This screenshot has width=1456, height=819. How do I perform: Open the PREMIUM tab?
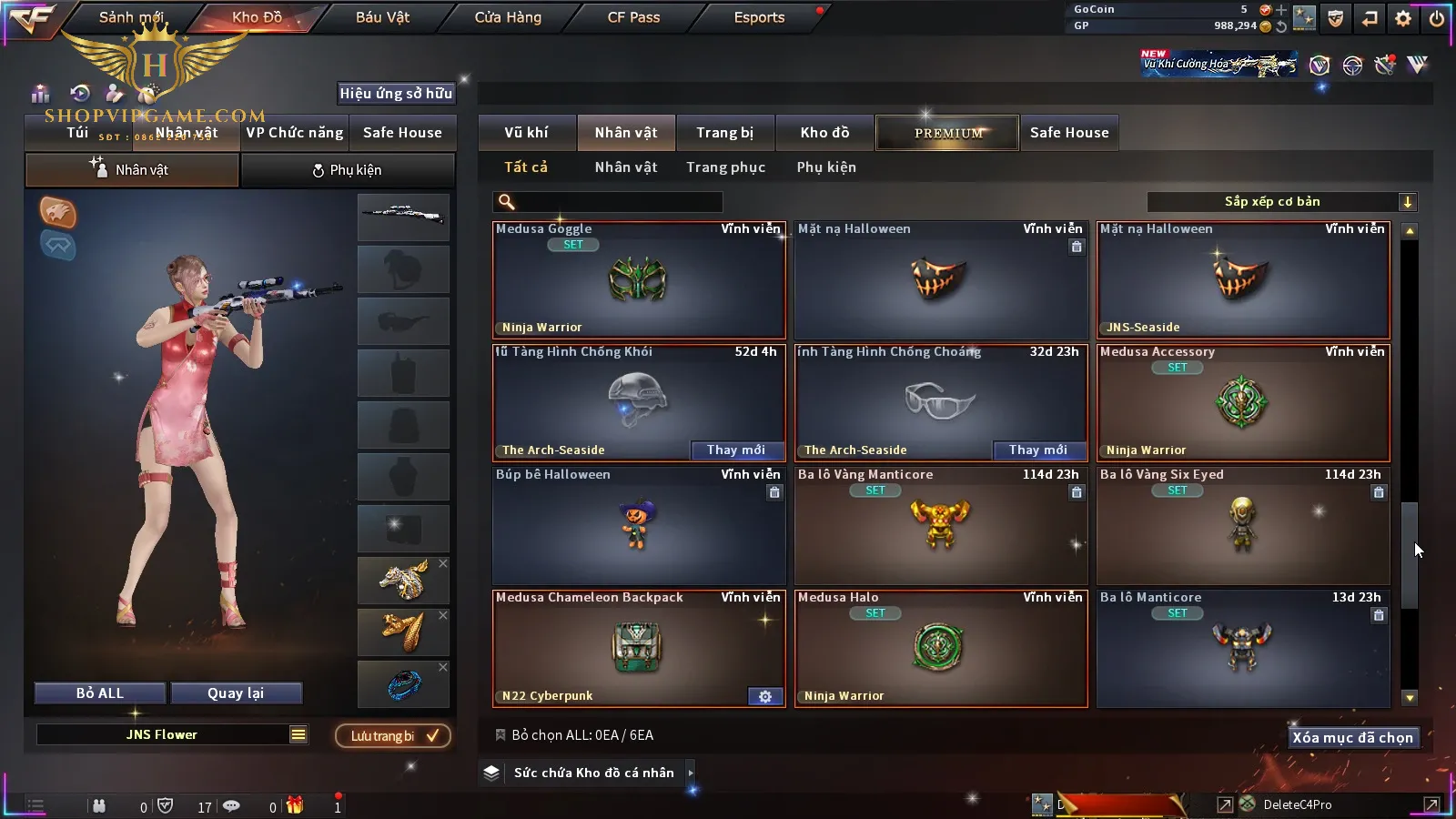[x=947, y=133]
